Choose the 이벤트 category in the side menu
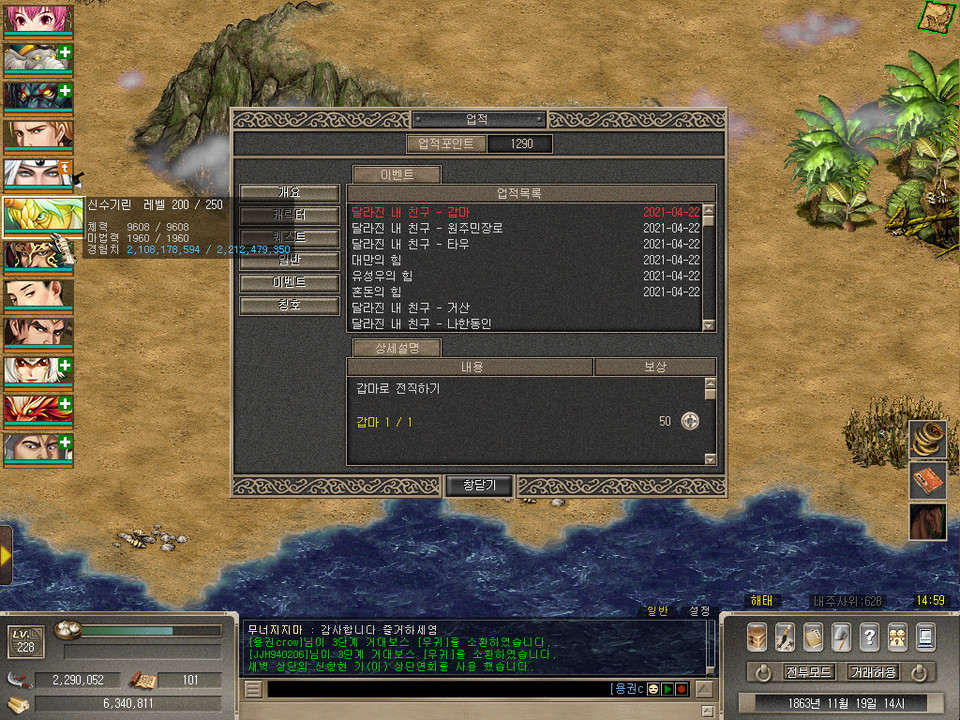Viewport: 960px width, 720px height. pyautogui.click(x=289, y=283)
